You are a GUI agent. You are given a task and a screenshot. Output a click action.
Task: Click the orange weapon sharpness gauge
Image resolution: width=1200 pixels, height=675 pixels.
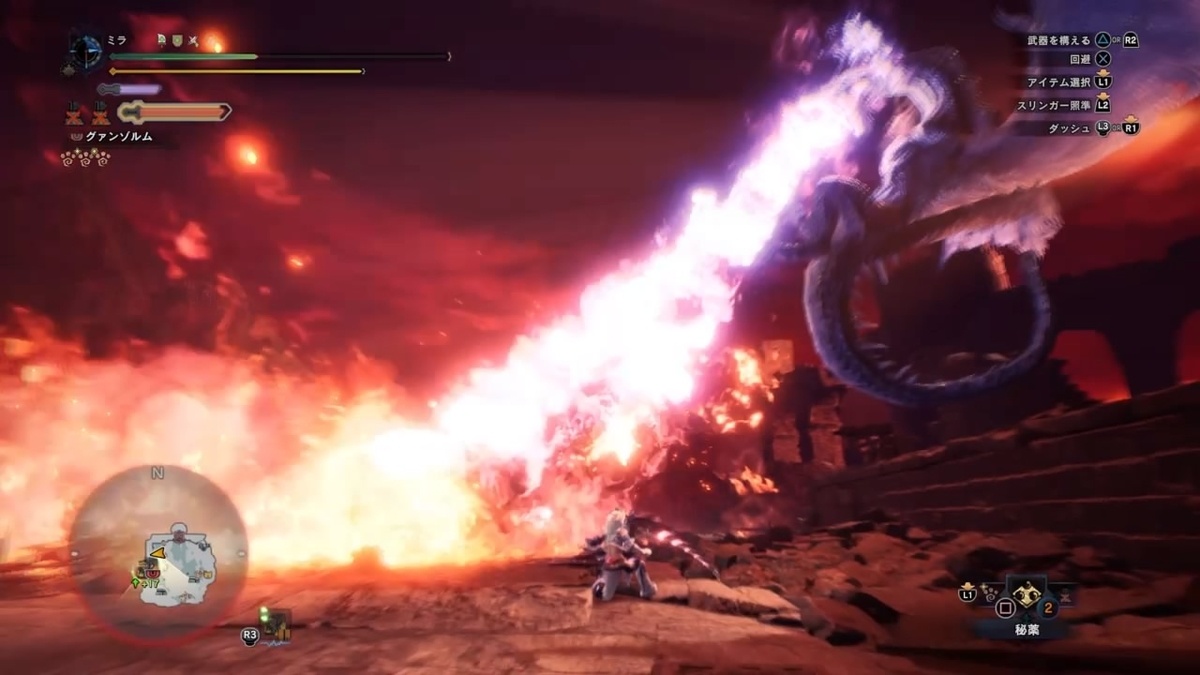[175, 112]
